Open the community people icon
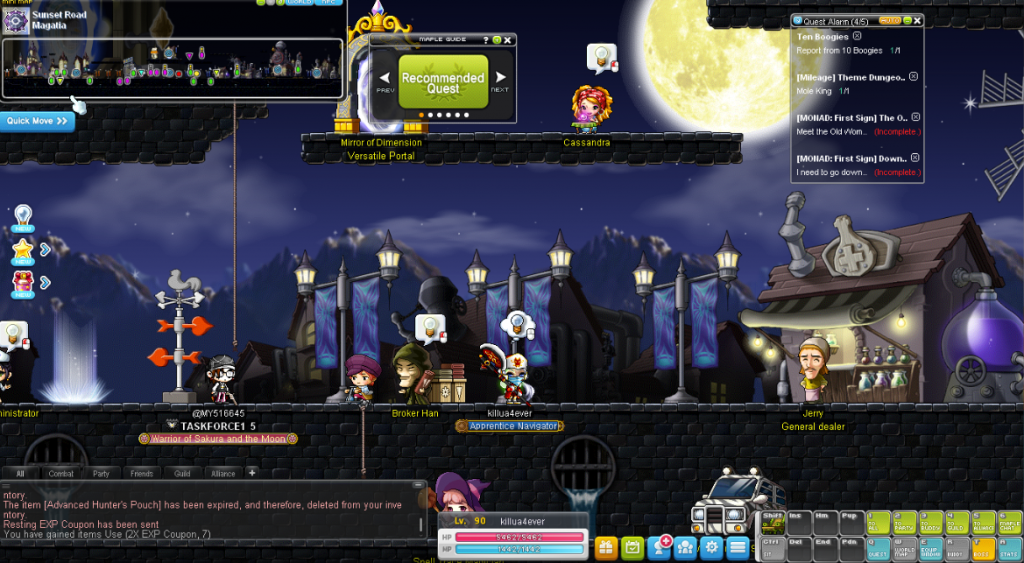 (685, 547)
